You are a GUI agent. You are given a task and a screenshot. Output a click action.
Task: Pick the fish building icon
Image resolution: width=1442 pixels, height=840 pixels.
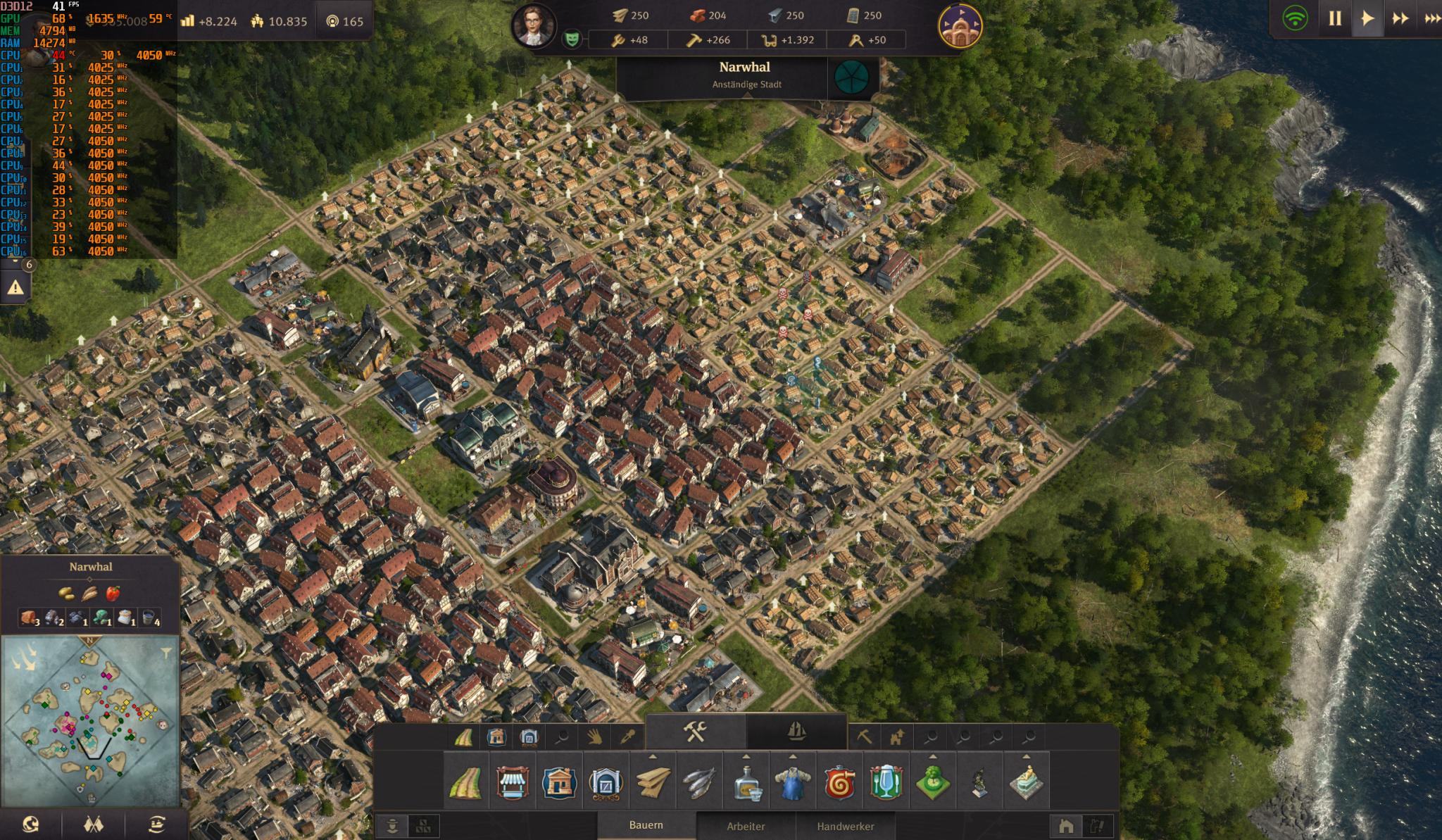[699, 782]
